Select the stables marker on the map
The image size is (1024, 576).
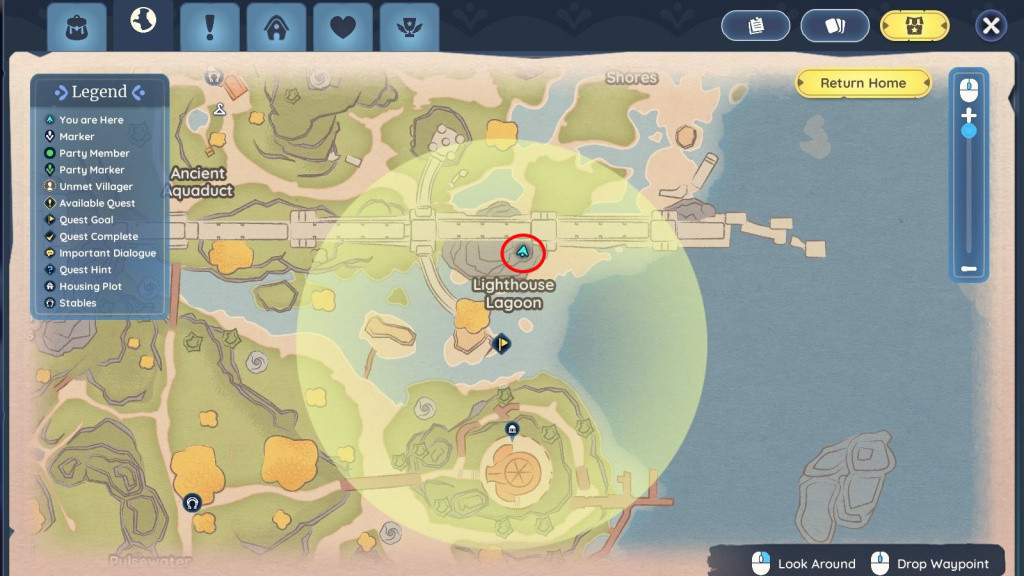click(193, 502)
